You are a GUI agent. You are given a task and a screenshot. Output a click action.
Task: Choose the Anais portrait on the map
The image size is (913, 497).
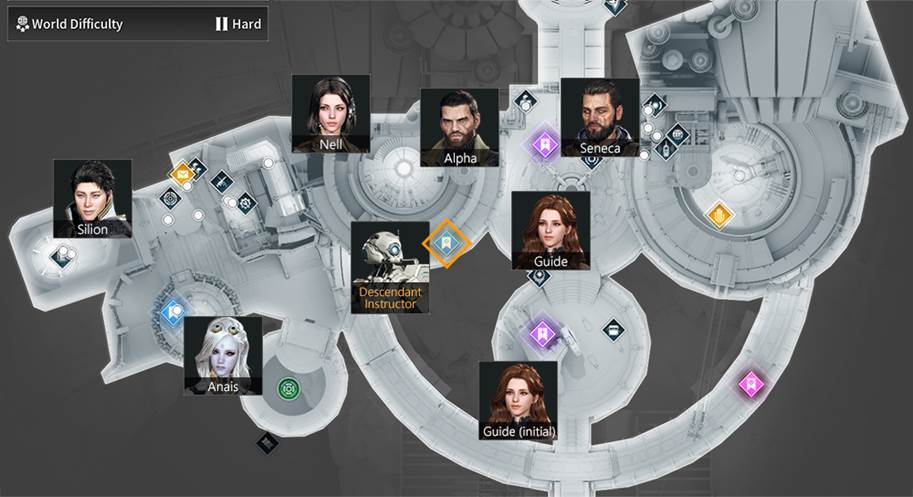(x=223, y=354)
